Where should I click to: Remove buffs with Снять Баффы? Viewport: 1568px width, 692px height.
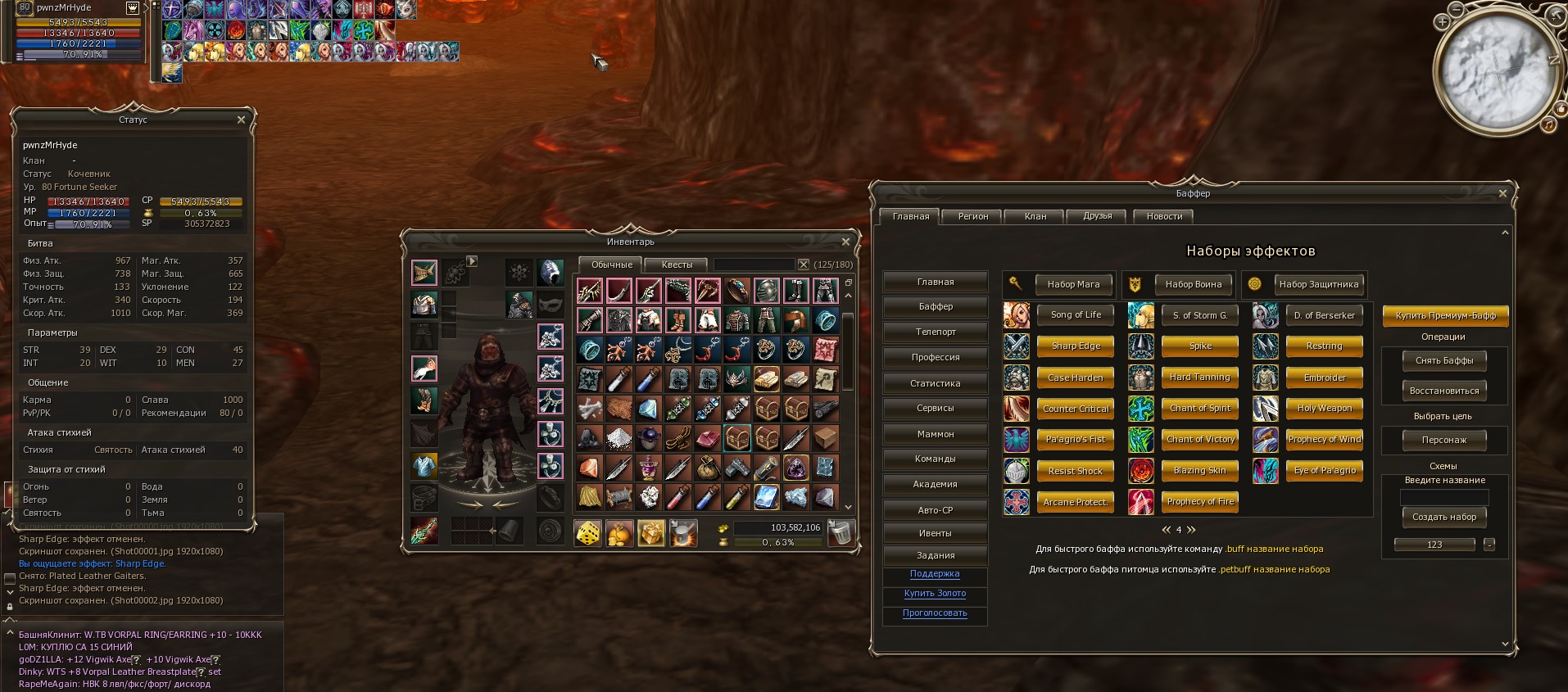pos(1444,360)
